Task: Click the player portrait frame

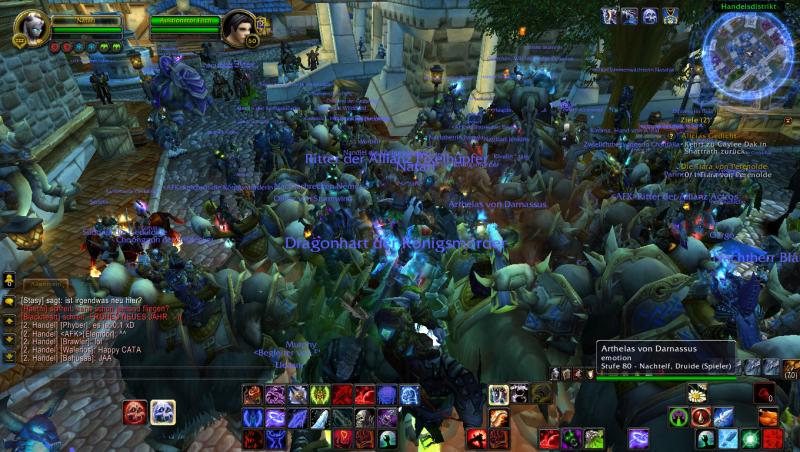Action: pyautogui.click(x=31, y=29)
